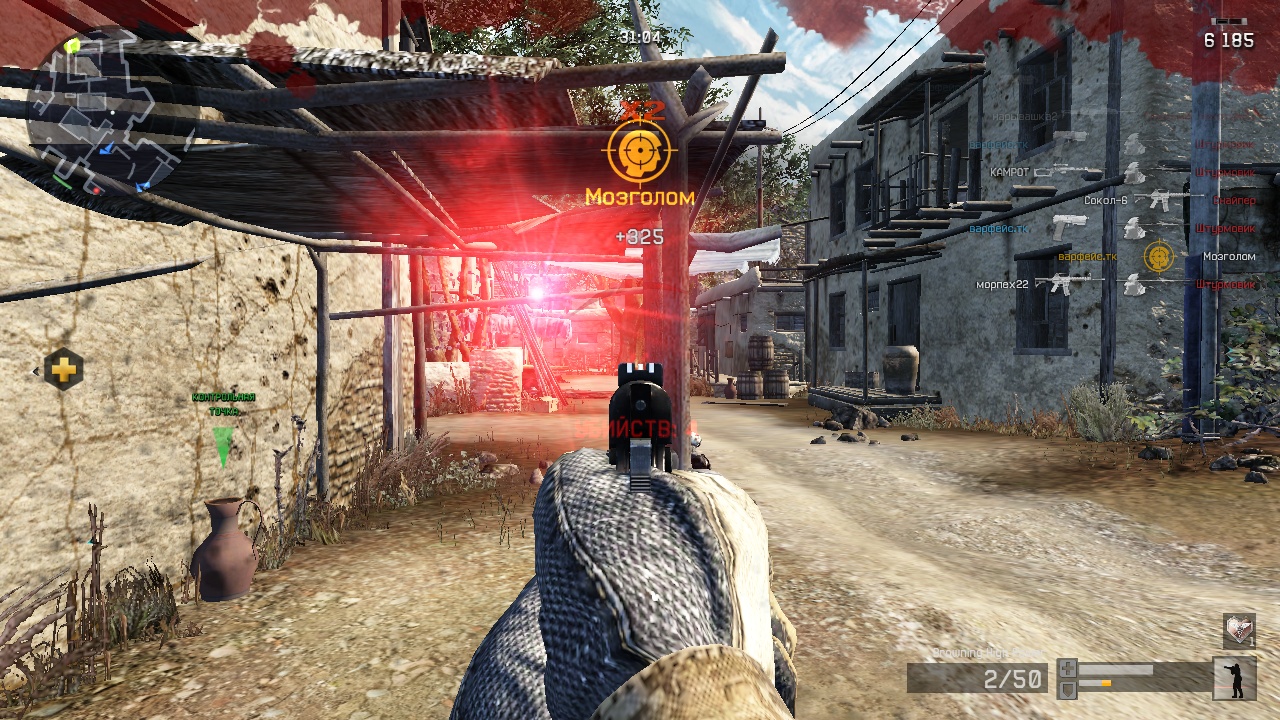Viewport: 1280px width, 720px height.
Task: Select the medal badge icon above the stance indicator
Action: click(1239, 633)
